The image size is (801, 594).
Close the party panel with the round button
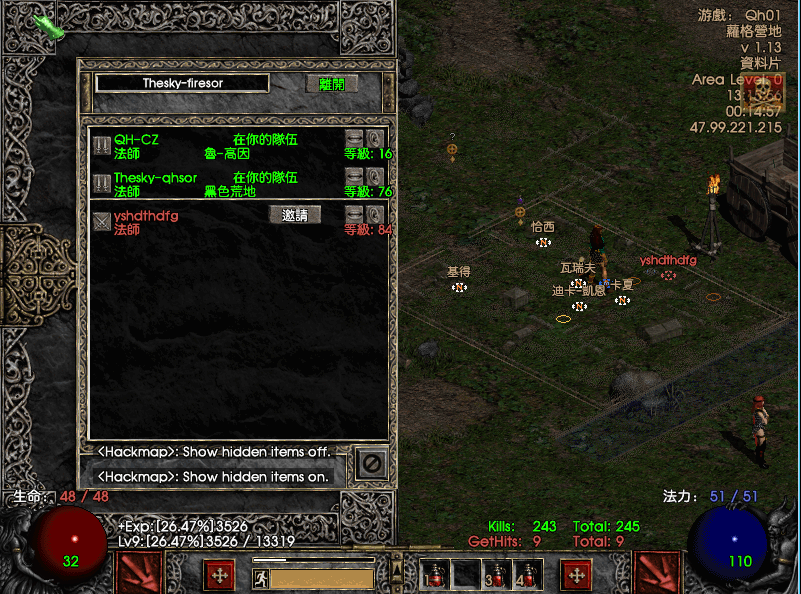coord(371,464)
